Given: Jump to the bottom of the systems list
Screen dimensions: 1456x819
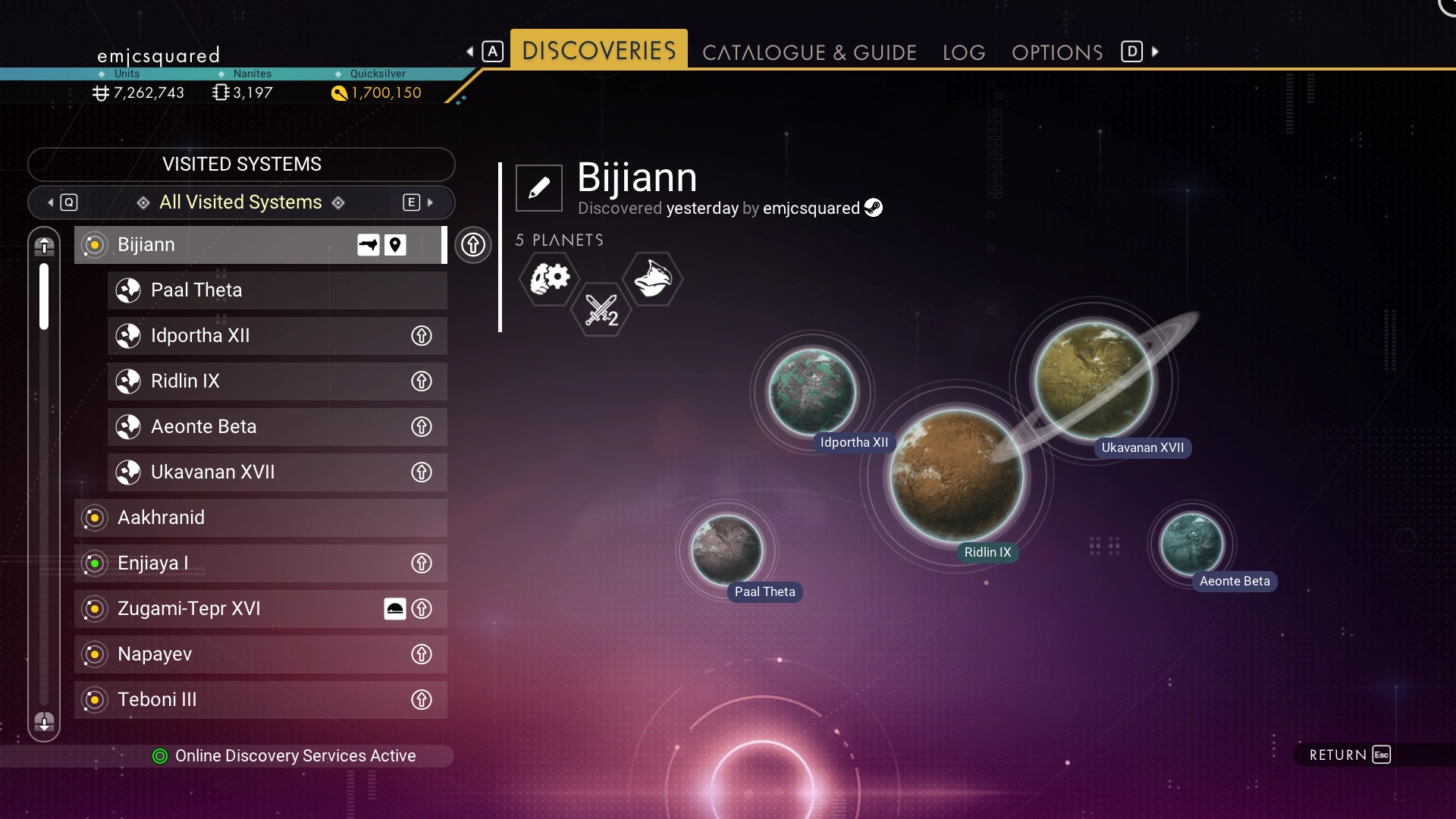Looking at the screenshot, I should [44, 722].
